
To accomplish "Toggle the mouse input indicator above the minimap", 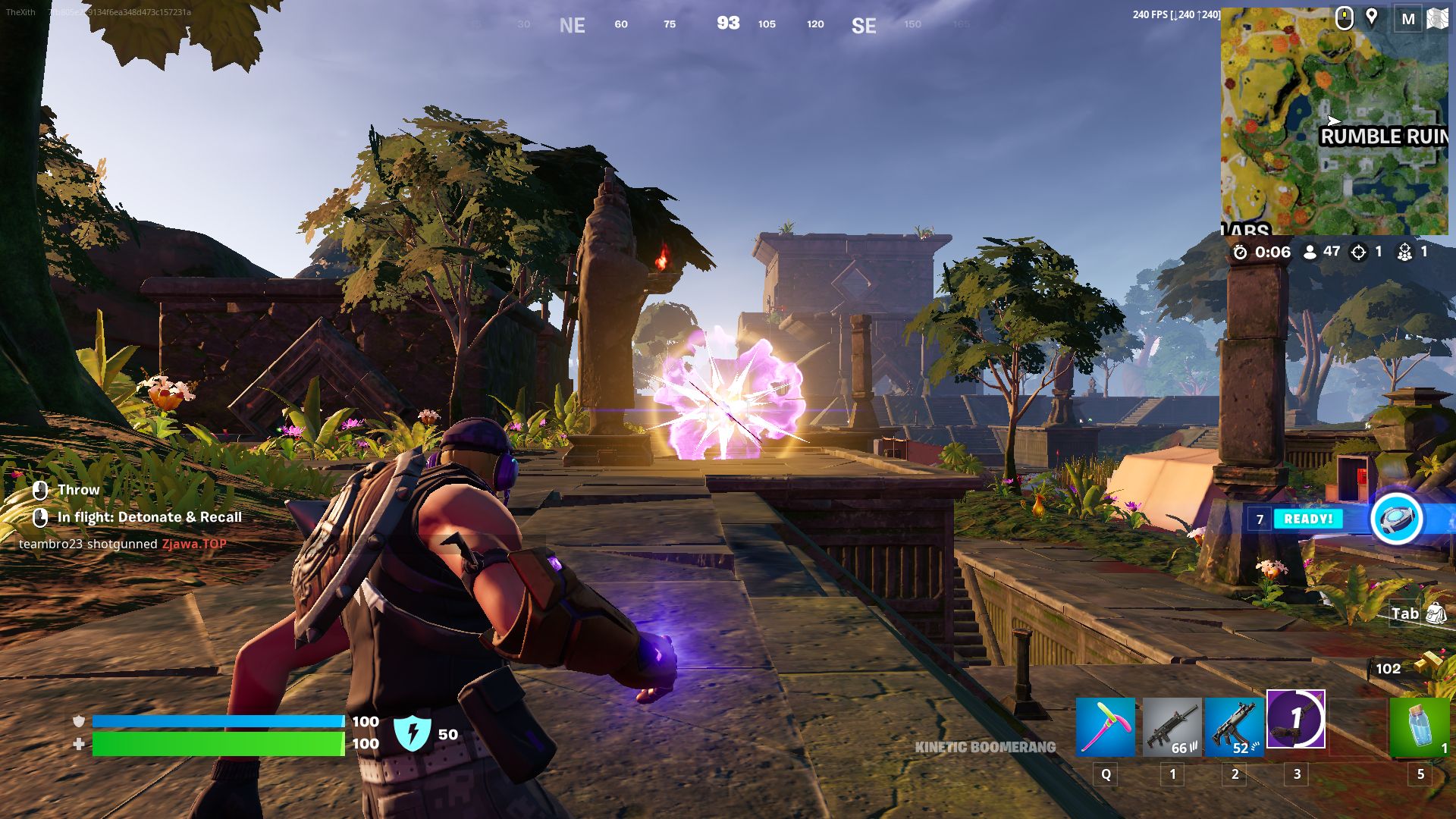I will 1344,17.
